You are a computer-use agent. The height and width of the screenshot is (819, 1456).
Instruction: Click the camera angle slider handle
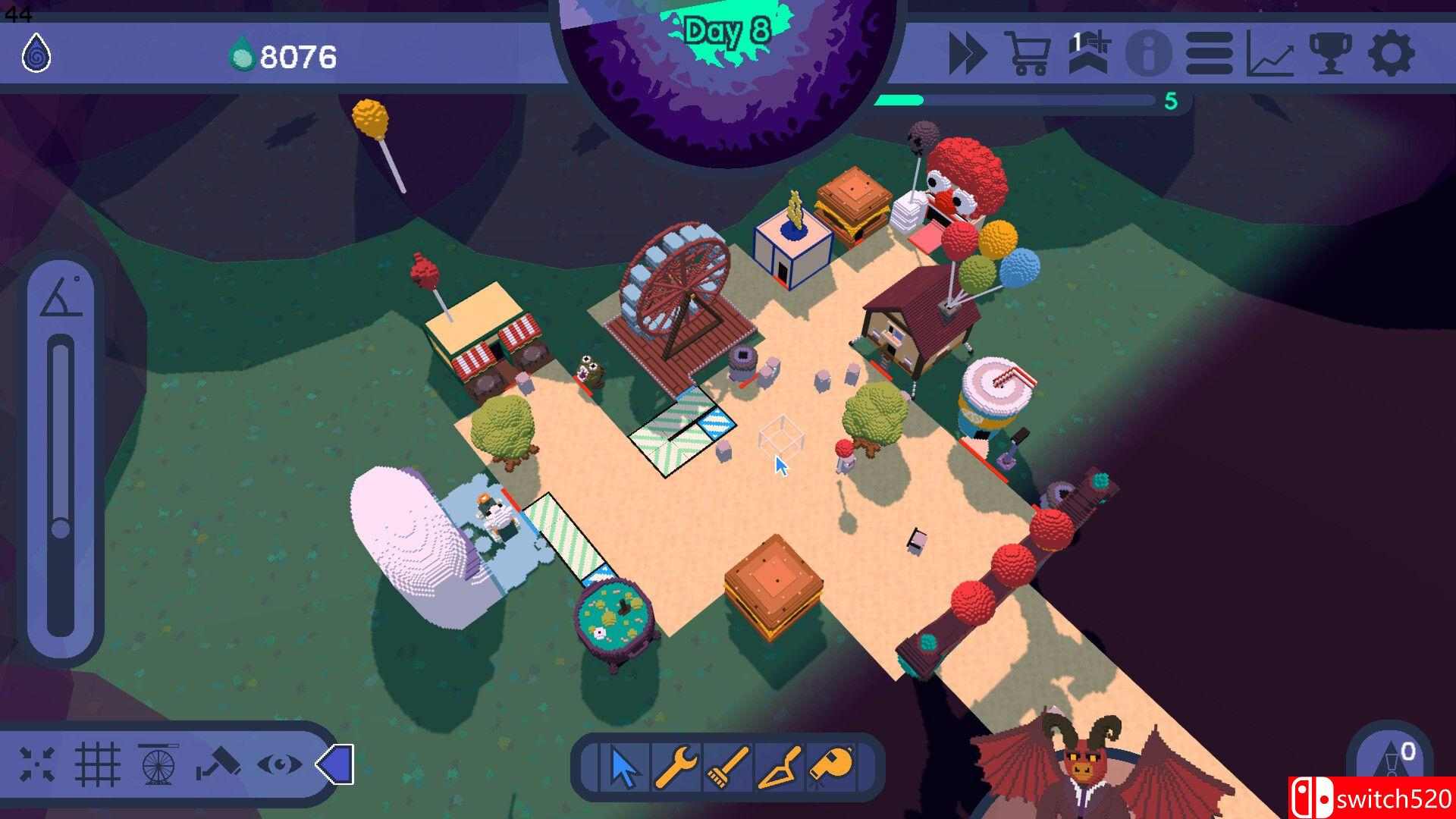(61, 529)
